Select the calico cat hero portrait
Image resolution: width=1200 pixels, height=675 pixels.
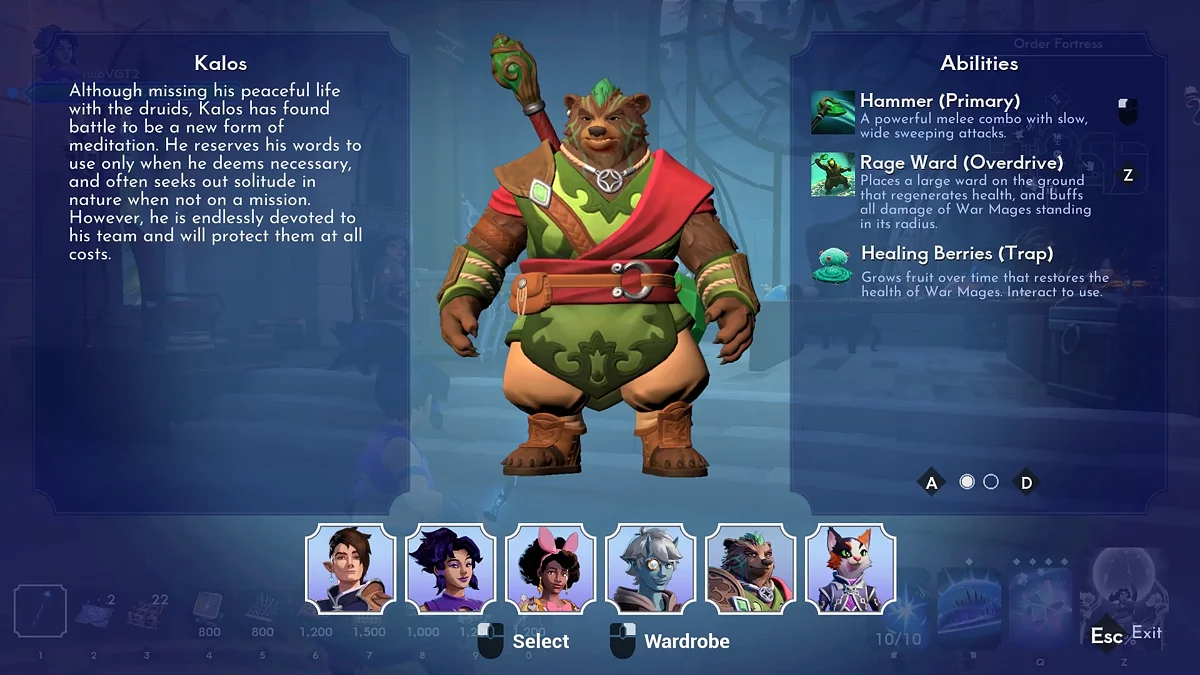pyautogui.click(x=850, y=569)
